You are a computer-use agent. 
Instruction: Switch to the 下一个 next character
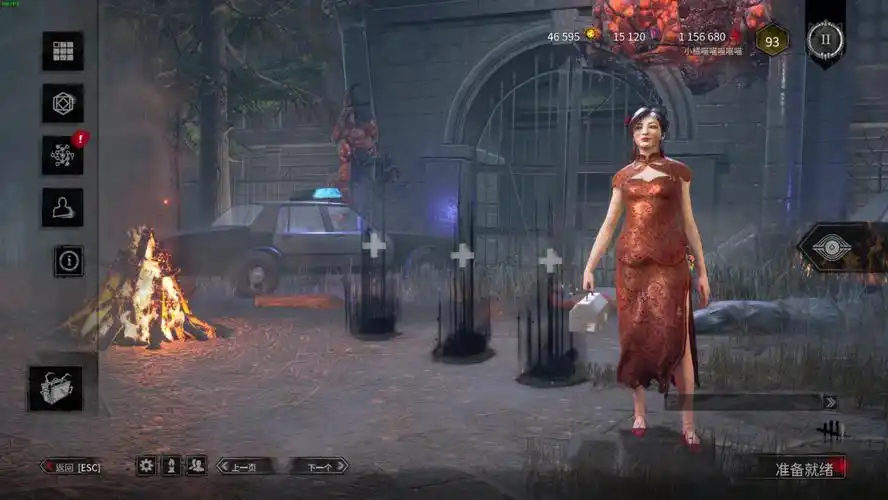pyautogui.click(x=319, y=466)
